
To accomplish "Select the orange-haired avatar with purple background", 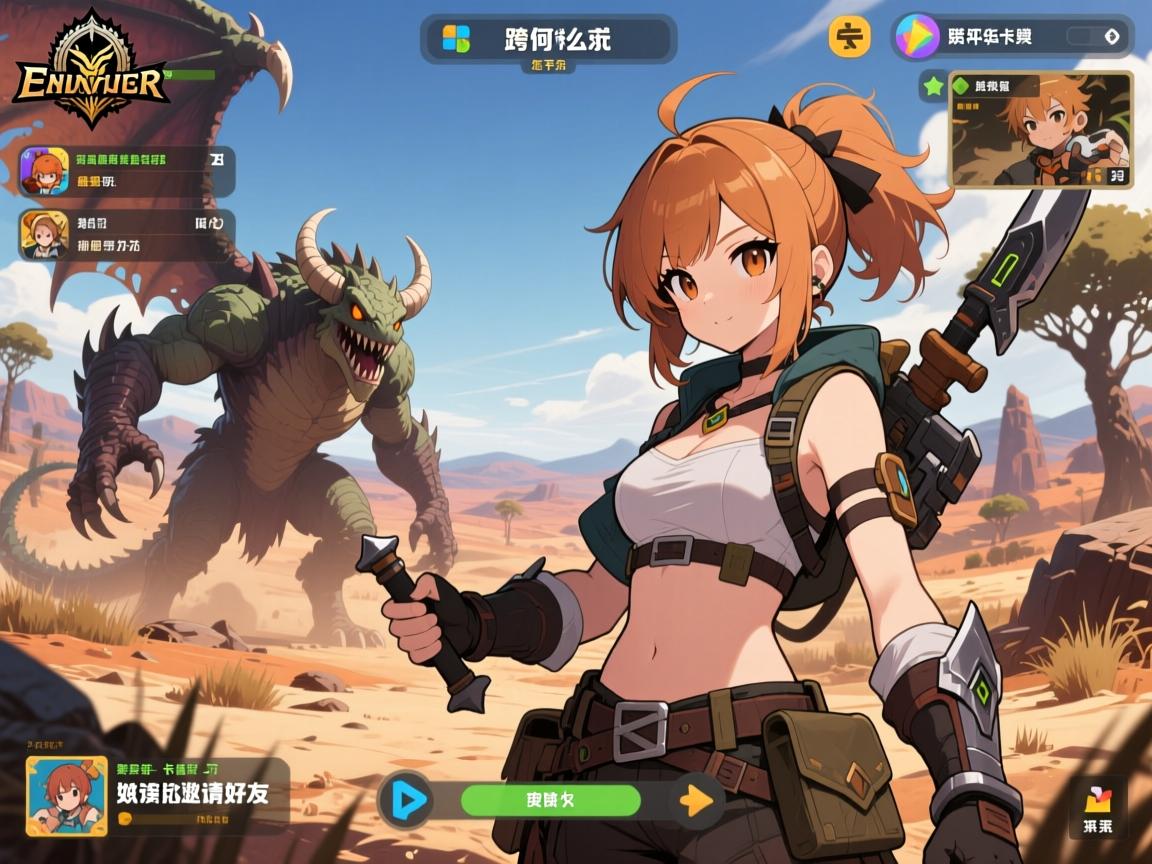I will tap(44, 171).
